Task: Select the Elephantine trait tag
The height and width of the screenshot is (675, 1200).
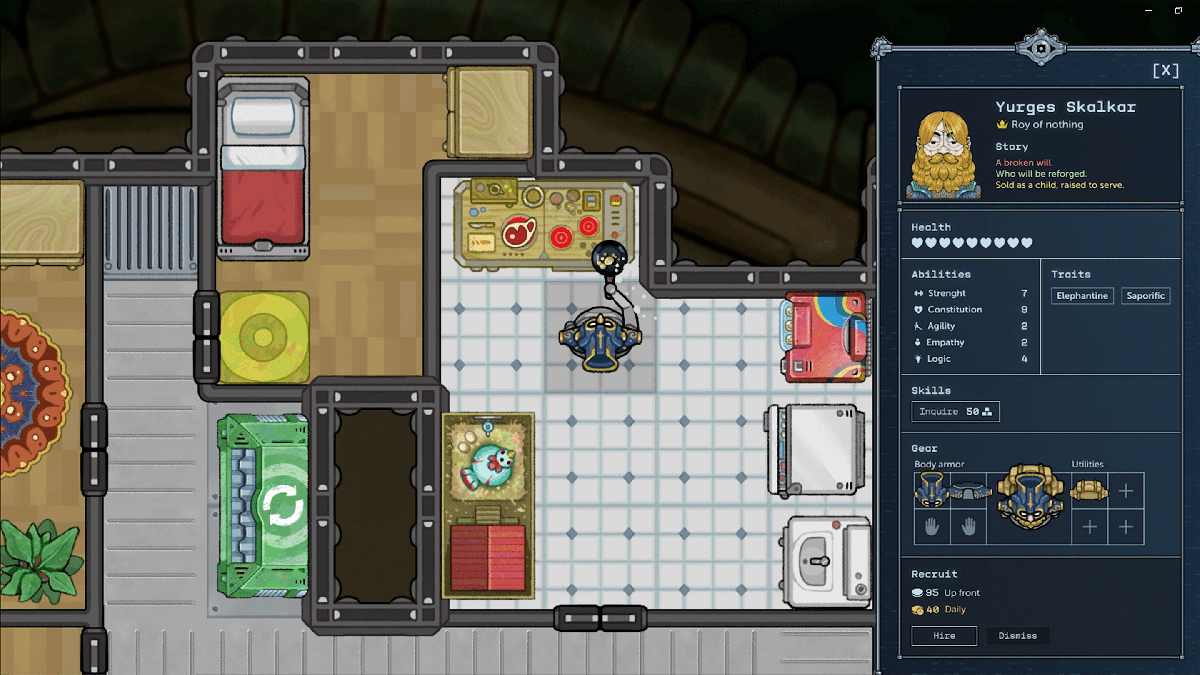Action: [x=1082, y=296]
